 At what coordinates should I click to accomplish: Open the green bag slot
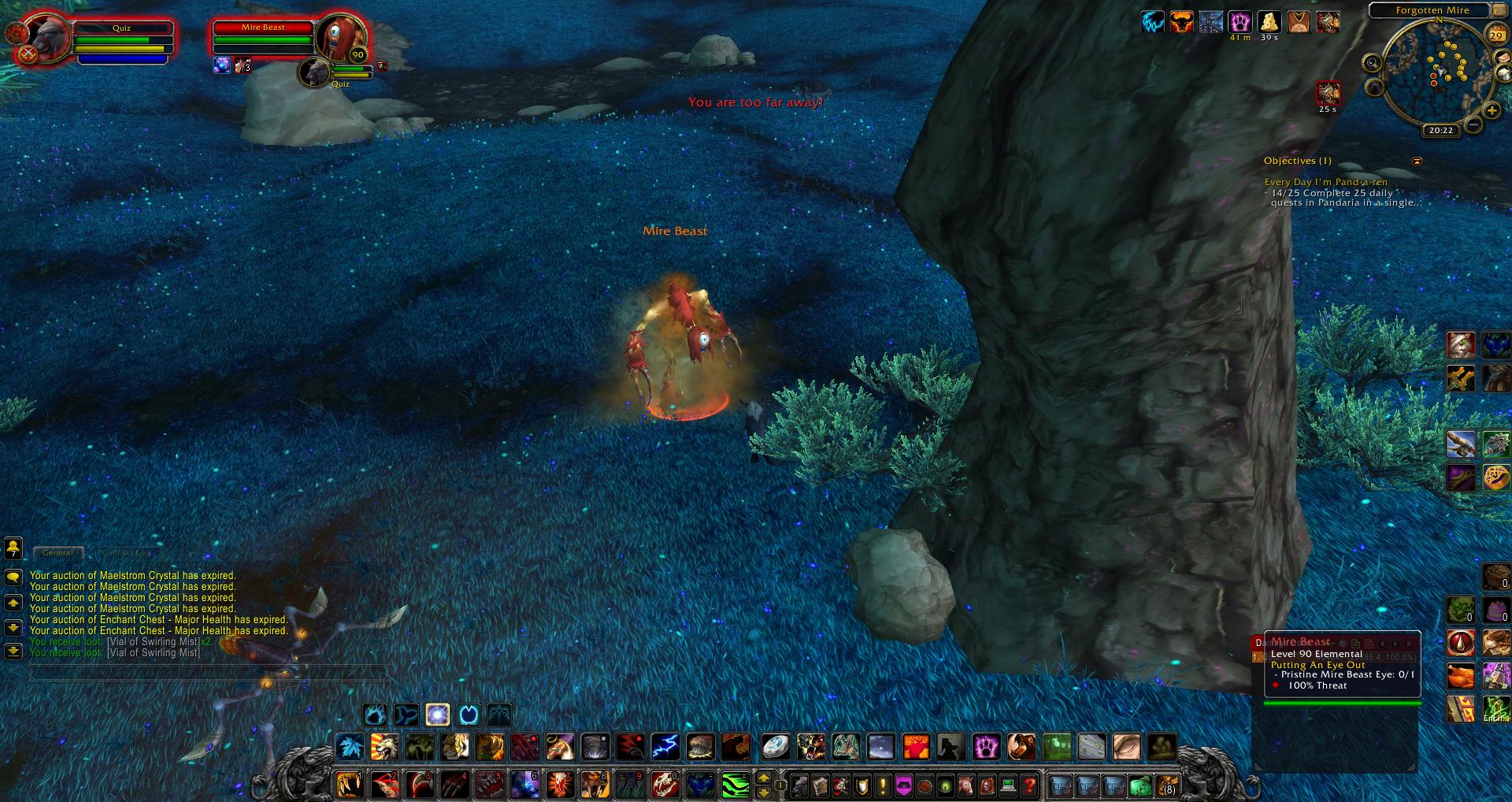coord(1140,785)
